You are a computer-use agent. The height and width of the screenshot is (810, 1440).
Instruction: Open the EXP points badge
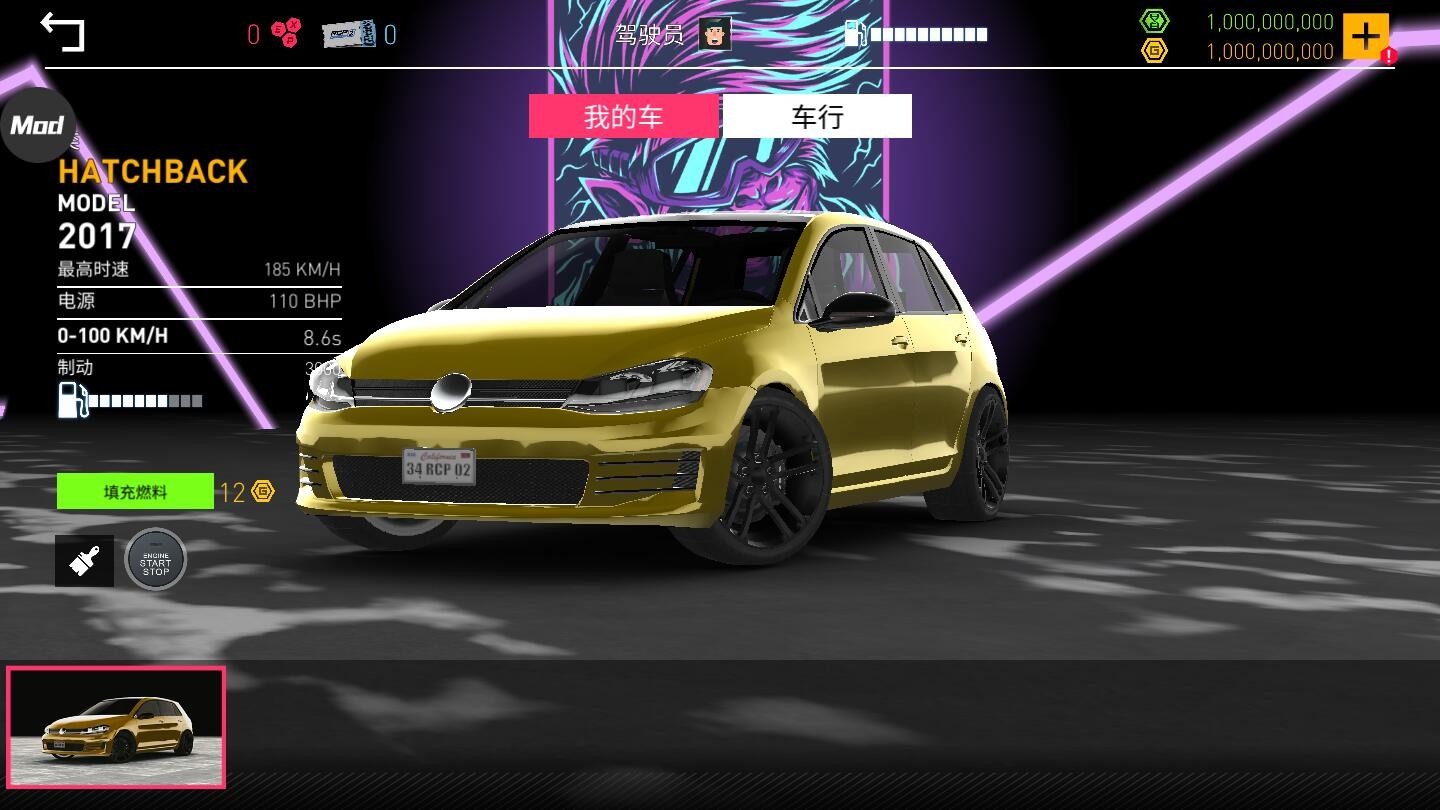click(286, 31)
